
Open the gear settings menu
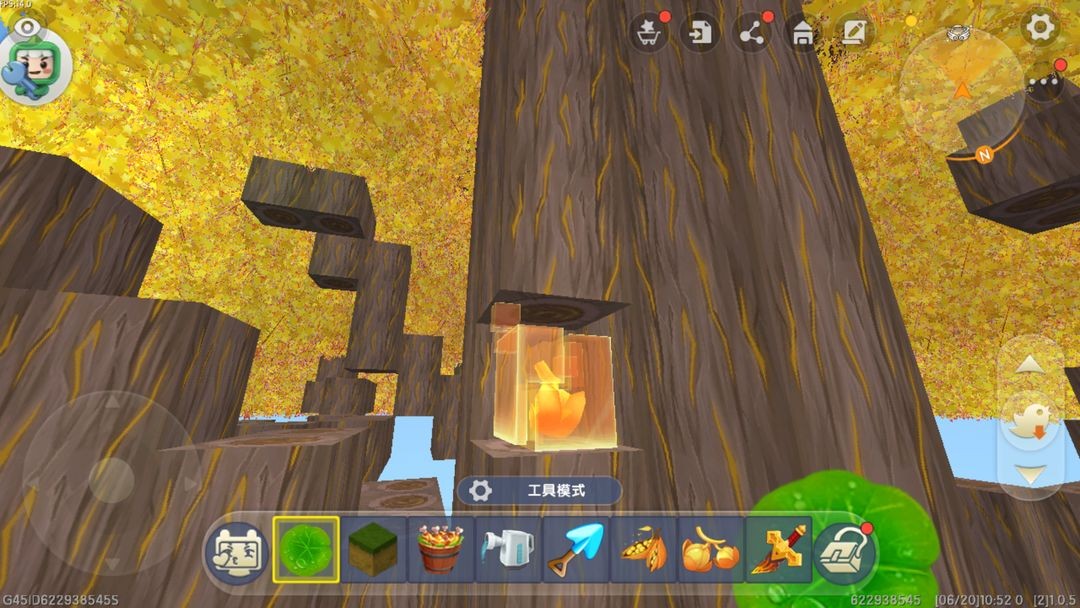pyautogui.click(x=1040, y=28)
